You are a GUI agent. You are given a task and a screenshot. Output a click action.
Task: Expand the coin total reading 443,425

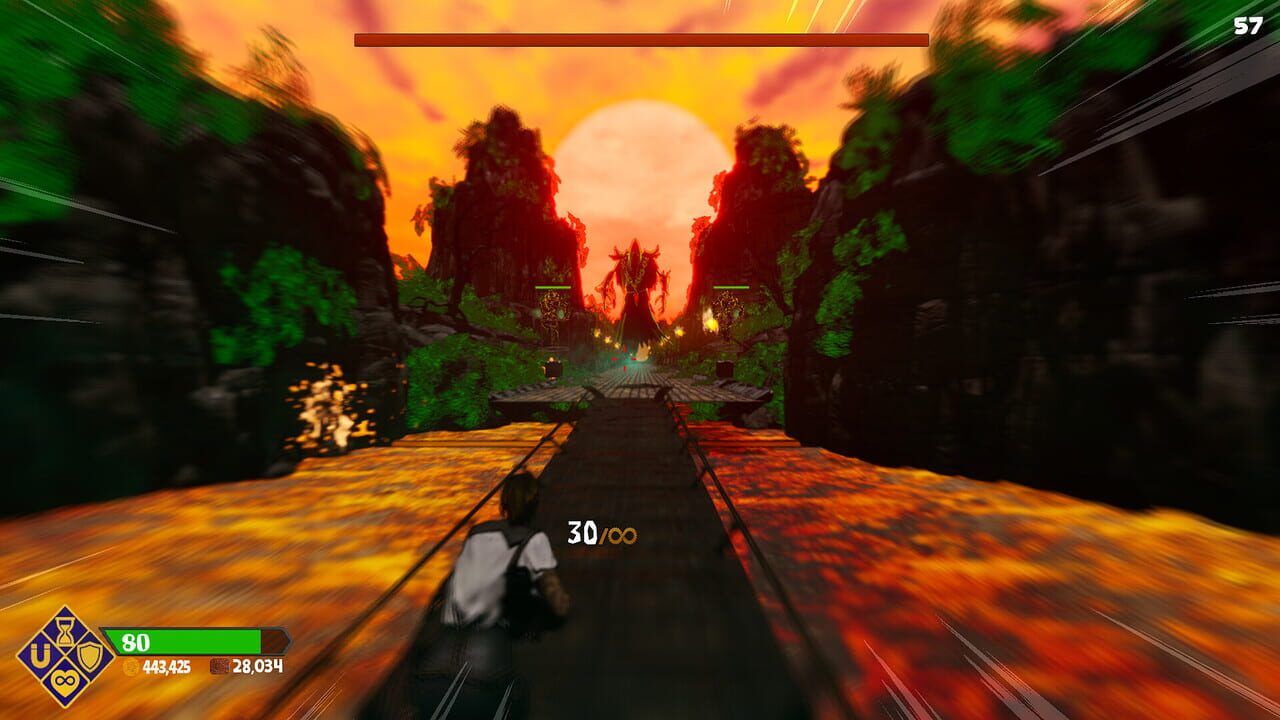(x=166, y=666)
